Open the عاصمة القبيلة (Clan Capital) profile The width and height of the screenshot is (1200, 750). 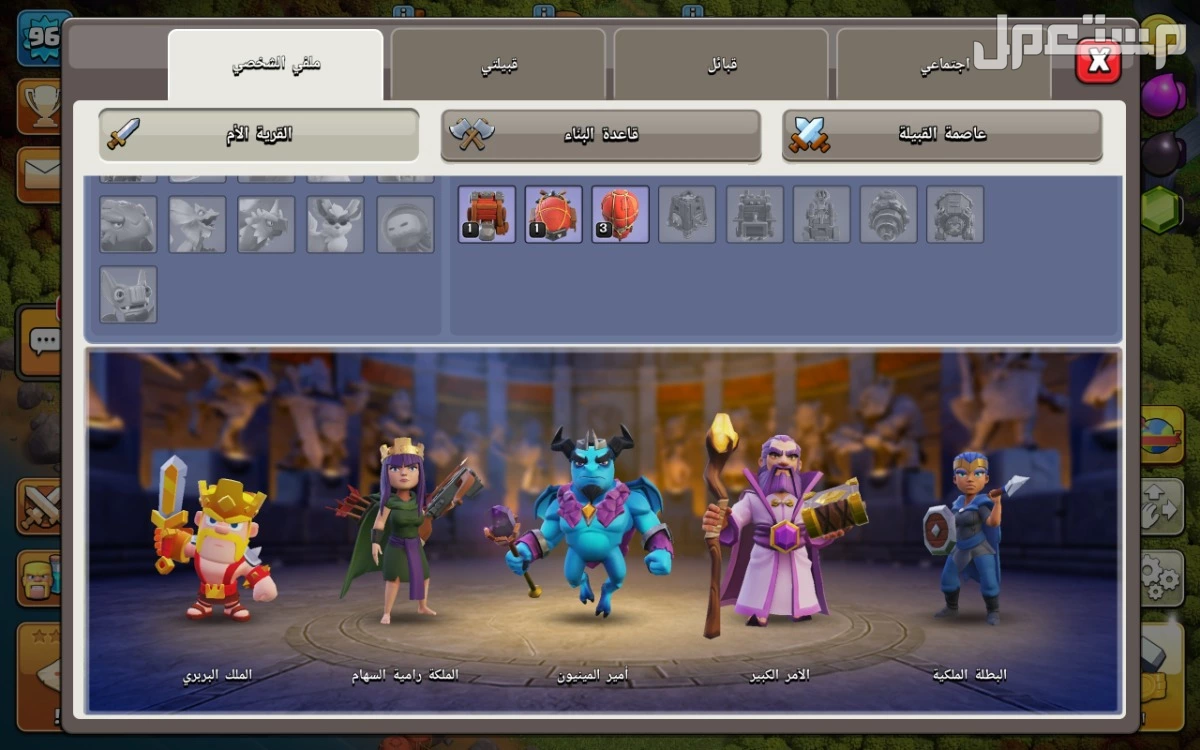tap(942, 134)
